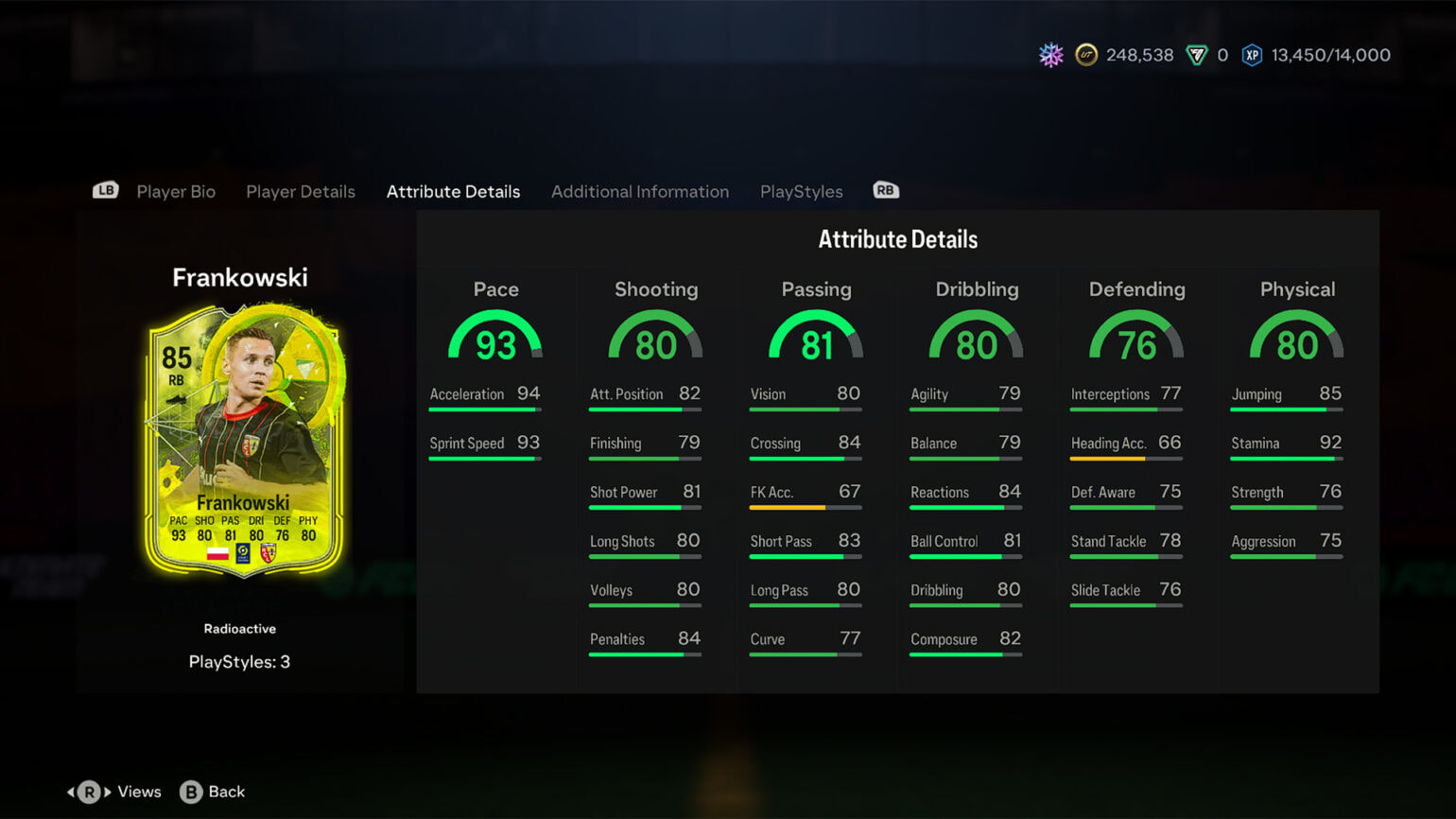Switch to the Additional Information tab
1456x819 pixels.
click(640, 191)
